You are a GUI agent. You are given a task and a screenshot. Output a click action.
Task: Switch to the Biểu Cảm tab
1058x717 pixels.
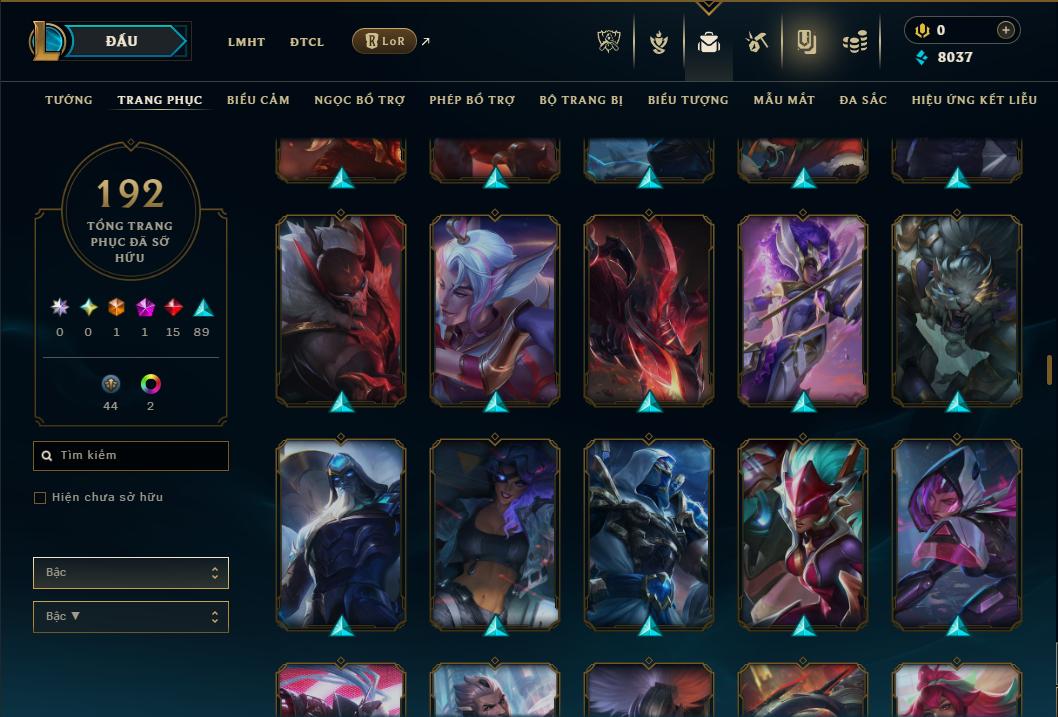[x=258, y=100]
